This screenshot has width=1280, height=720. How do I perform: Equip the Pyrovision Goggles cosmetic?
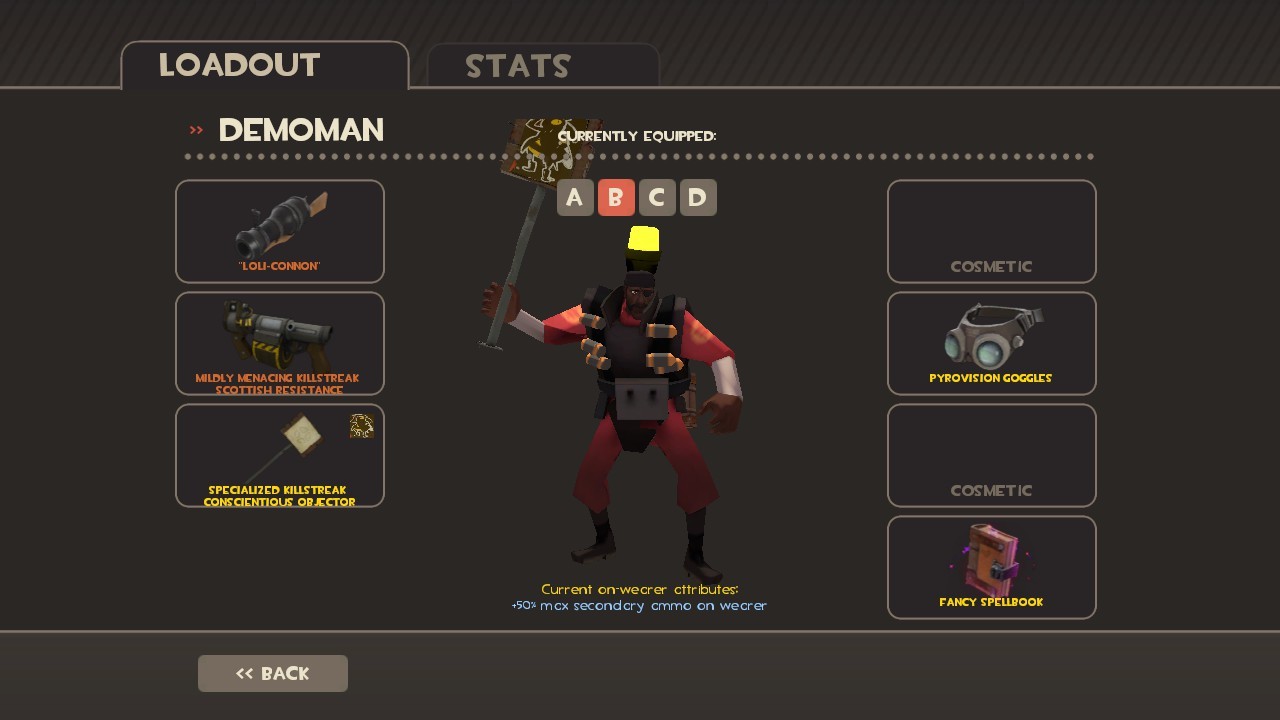click(991, 343)
